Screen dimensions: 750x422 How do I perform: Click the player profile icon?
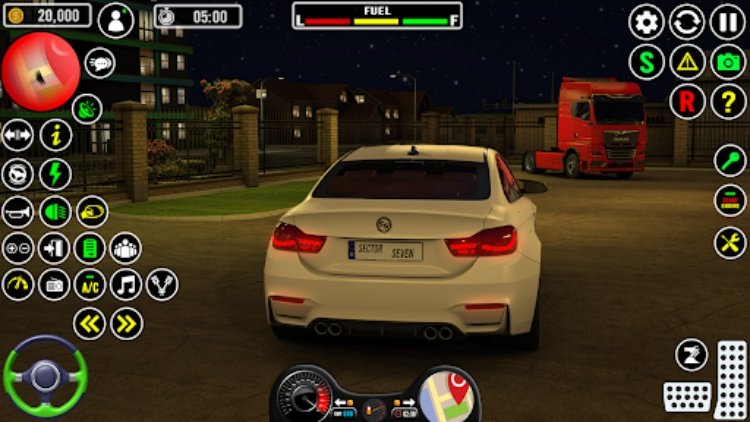click(116, 20)
